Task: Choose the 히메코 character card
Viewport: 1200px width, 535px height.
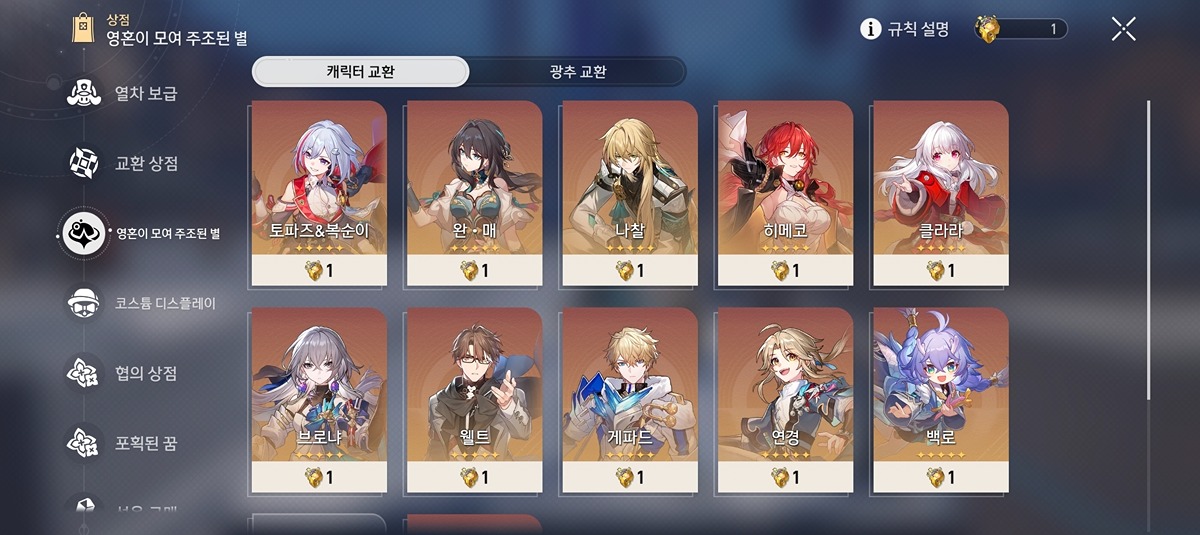Action: [785, 190]
